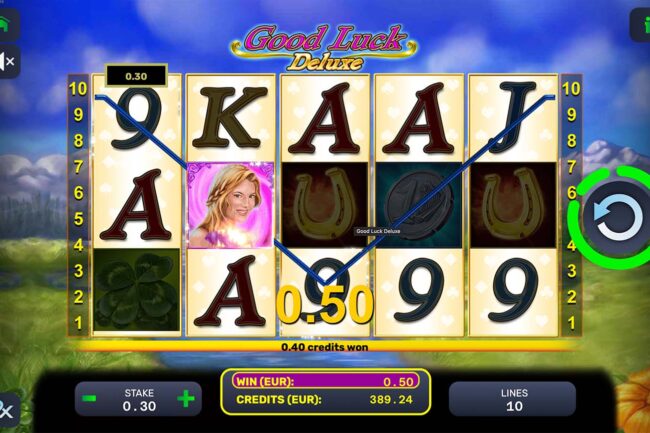The image size is (650, 433).
Task: Go to the lobby via the green home icon
Action: tap(6, 25)
